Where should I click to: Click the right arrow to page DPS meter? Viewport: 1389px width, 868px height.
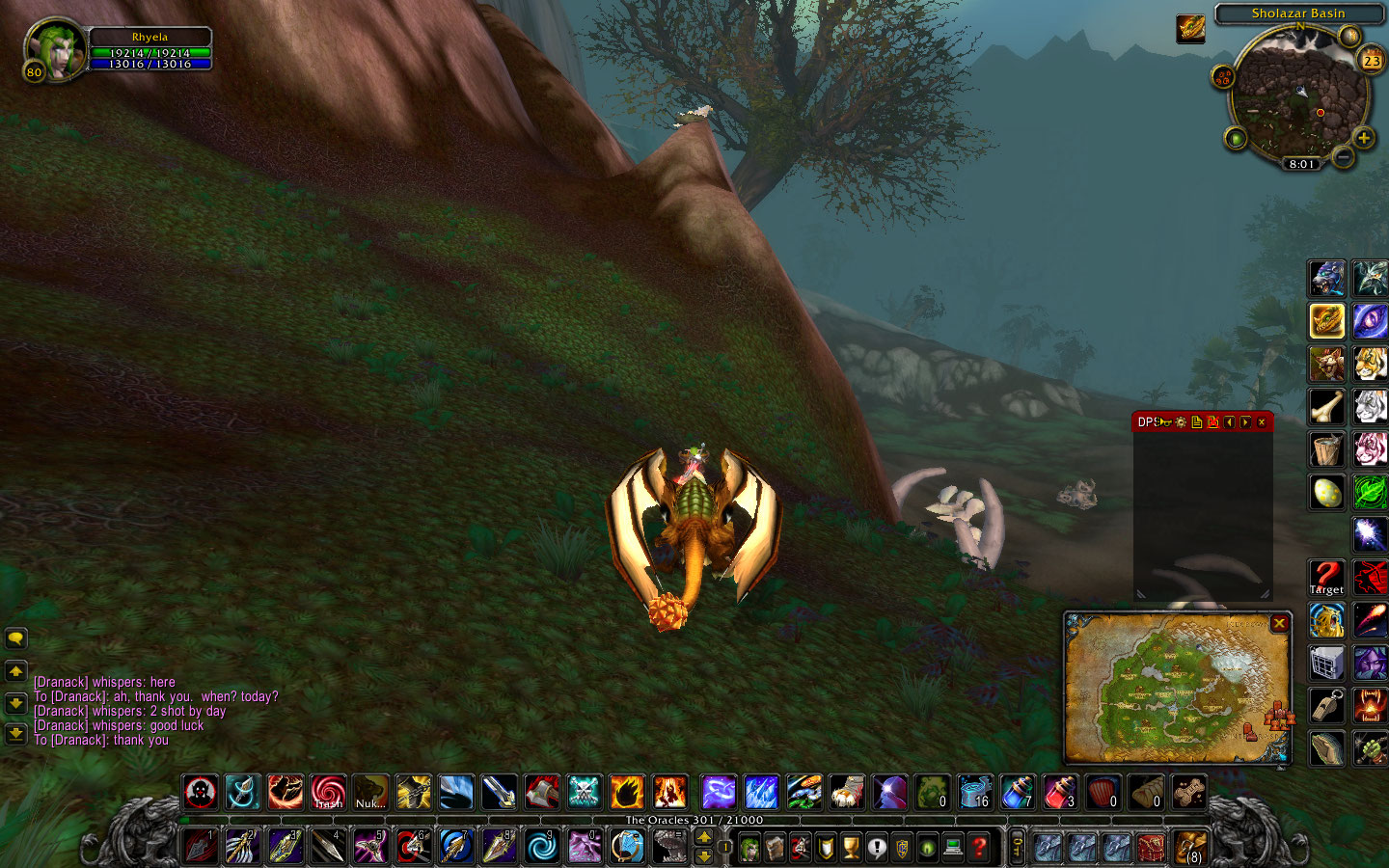pos(1244,422)
